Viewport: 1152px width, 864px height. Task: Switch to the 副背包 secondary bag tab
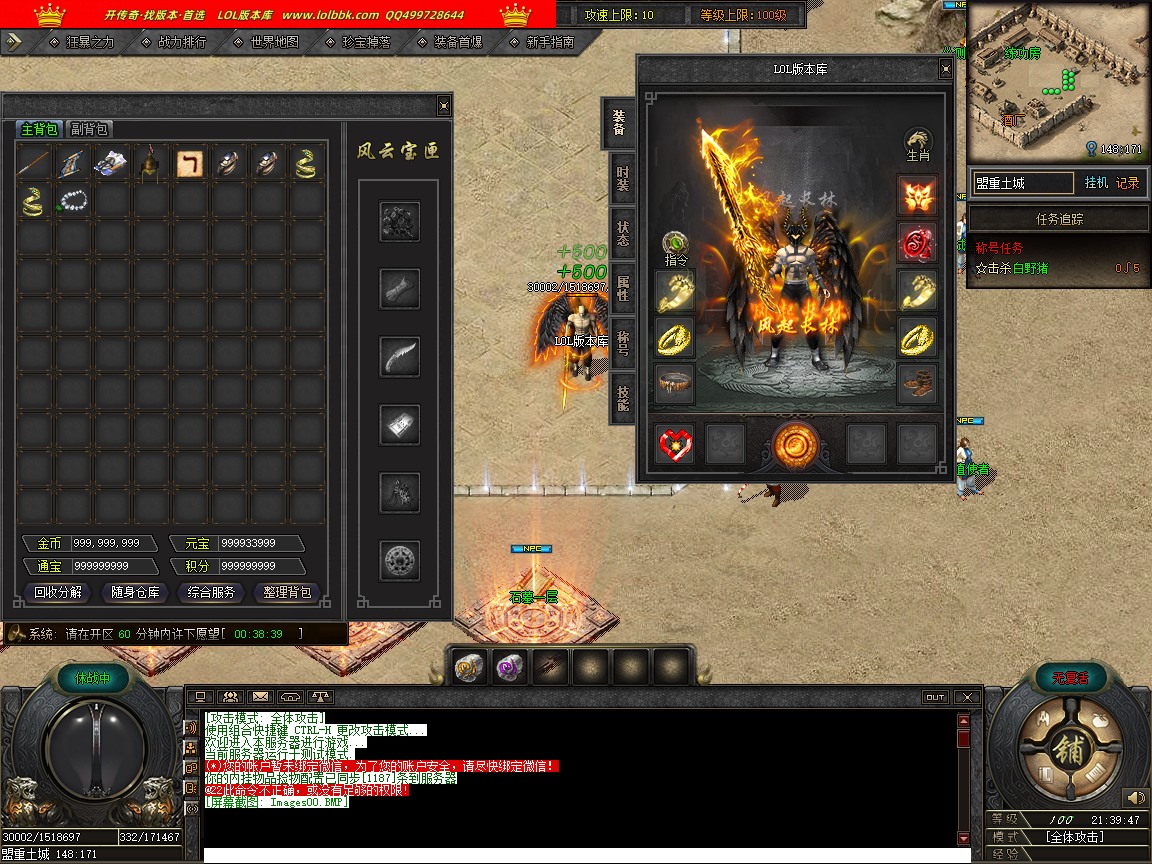(89, 129)
